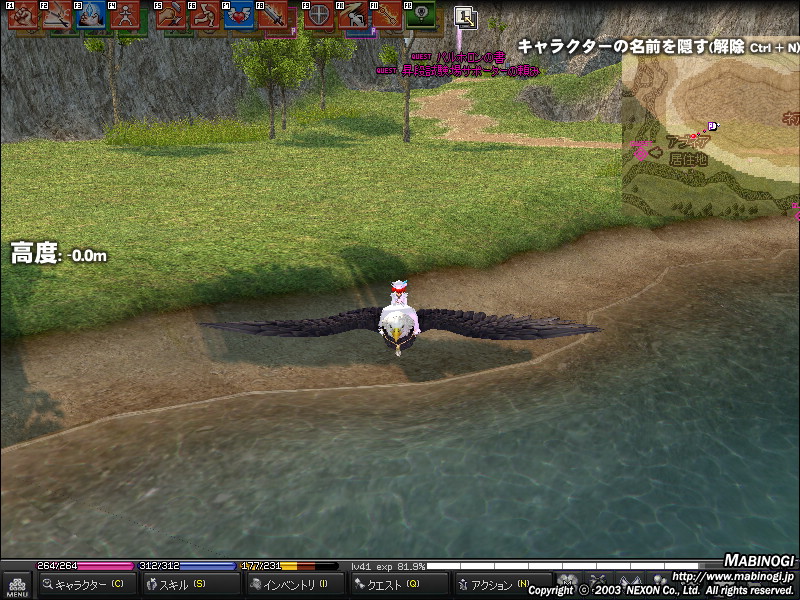Use the F3 blue hand skill
800x600 pixels.
click(x=92, y=16)
